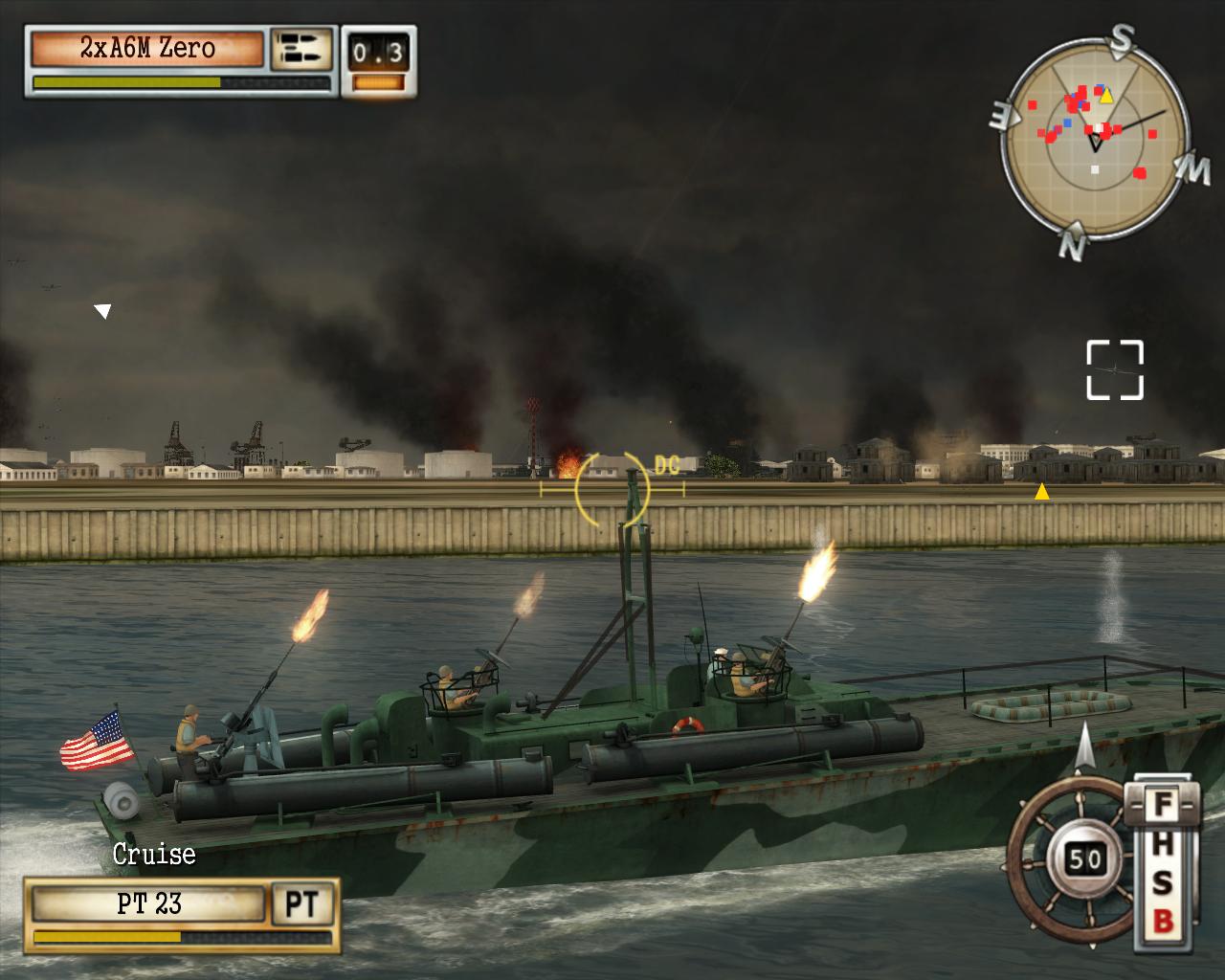This screenshot has height=980, width=1225.
Task: Select the PT 23 unit name panel
Action: (148, 904)
